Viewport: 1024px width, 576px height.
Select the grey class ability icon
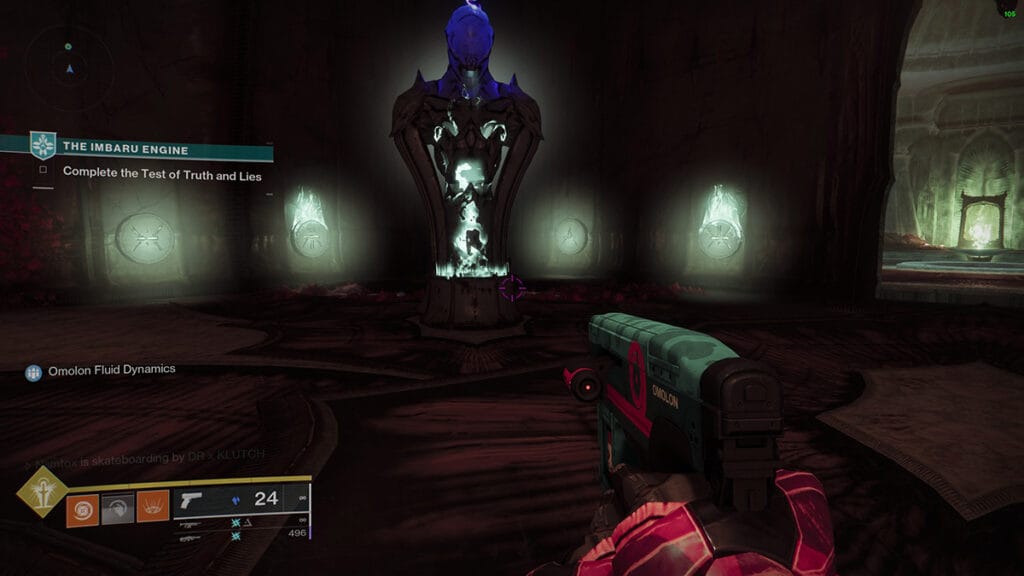pos(117,509)
